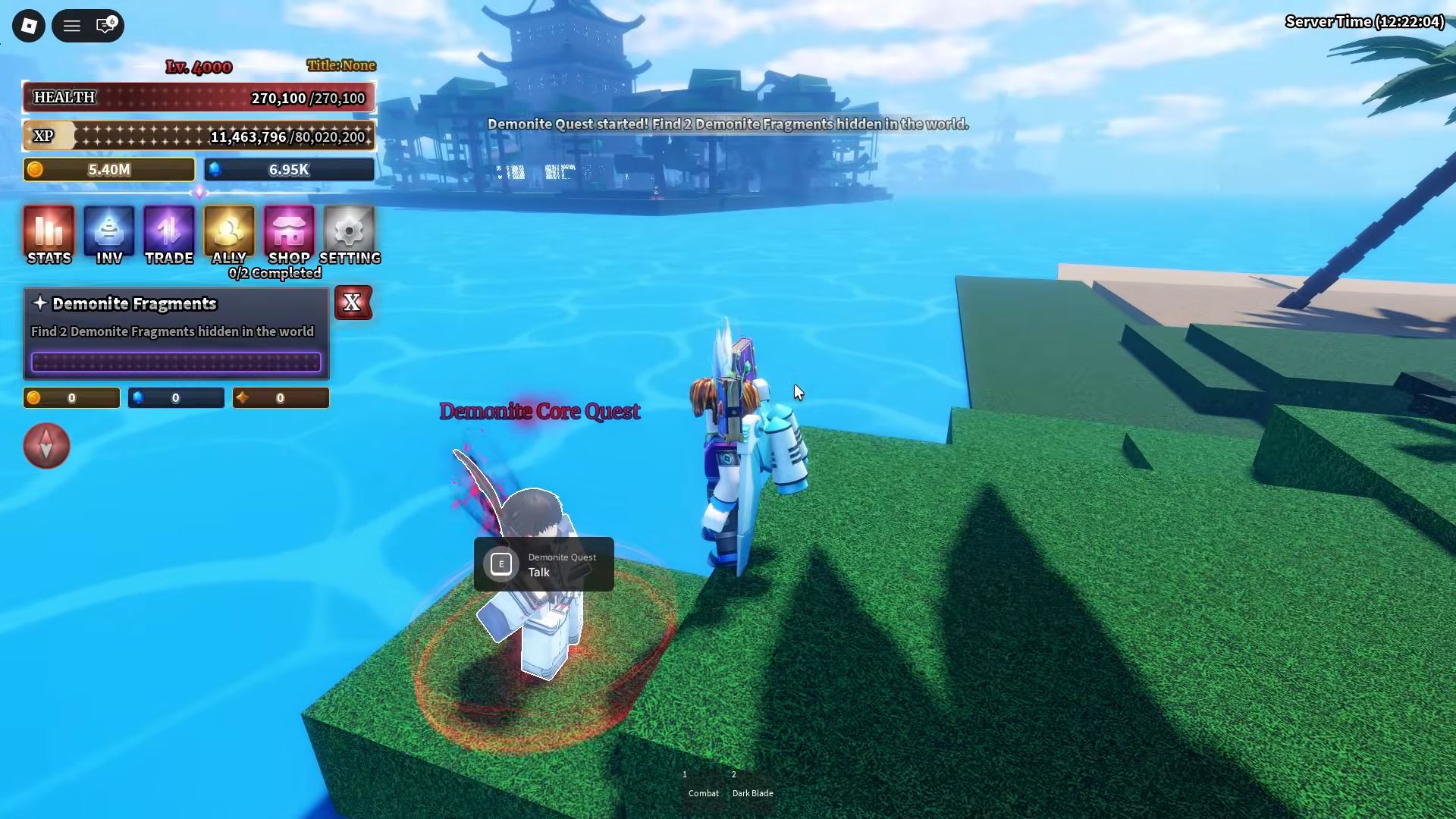Close the Demonite Fragments quest tracker
Screen dimensions: 1456x819
pyautogui.click(x=353, y=303)
